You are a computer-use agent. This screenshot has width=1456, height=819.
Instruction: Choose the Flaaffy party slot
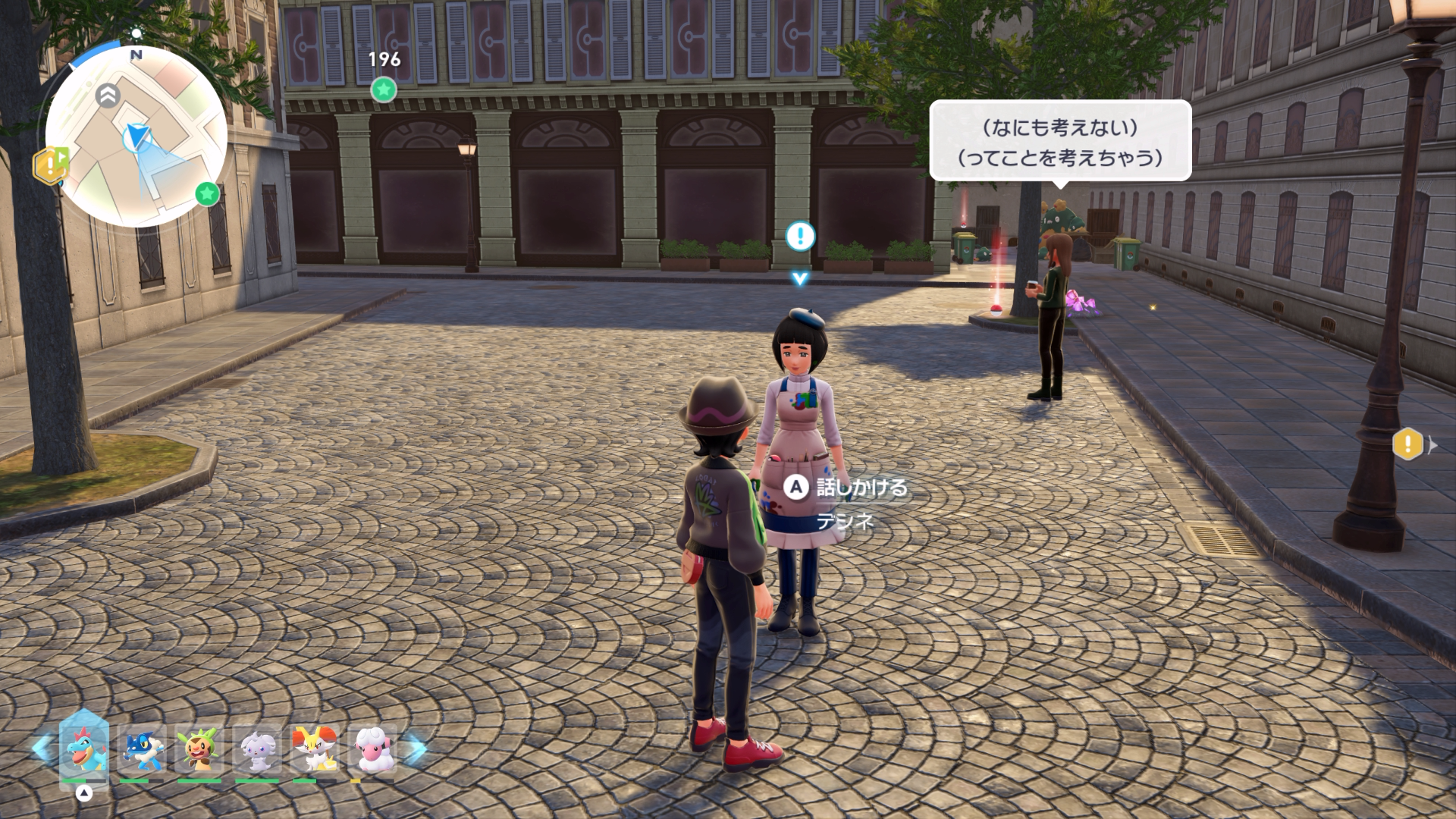372,748
